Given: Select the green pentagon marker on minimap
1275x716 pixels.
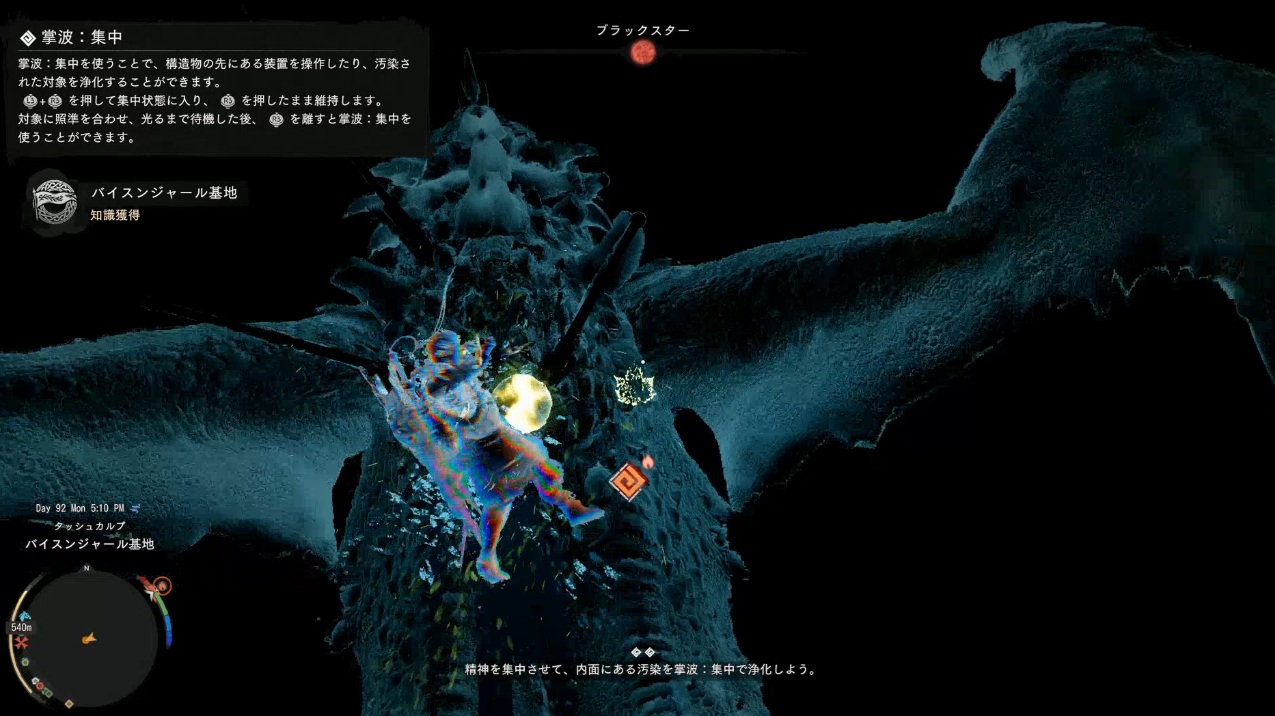Looking at the screenshot, I should 25,662.
